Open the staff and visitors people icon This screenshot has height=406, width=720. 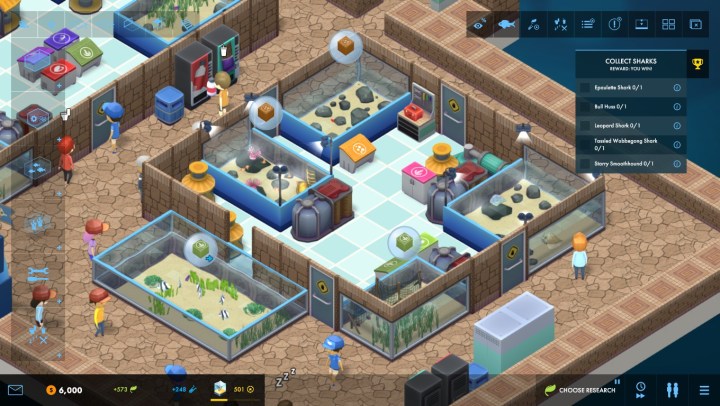click(x=672, y=389)
